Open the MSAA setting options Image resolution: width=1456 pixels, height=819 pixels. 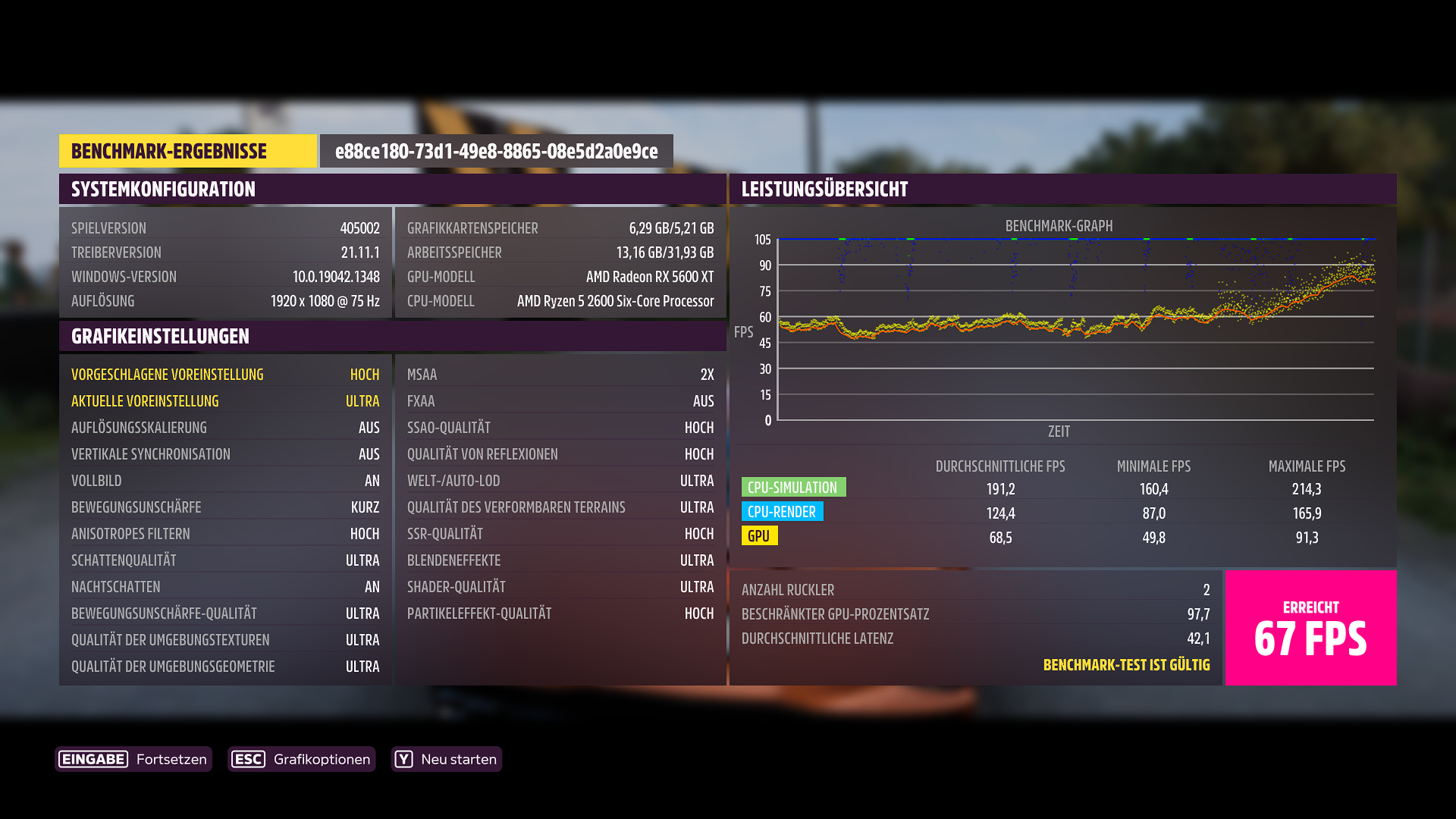(x=560, y=374)
